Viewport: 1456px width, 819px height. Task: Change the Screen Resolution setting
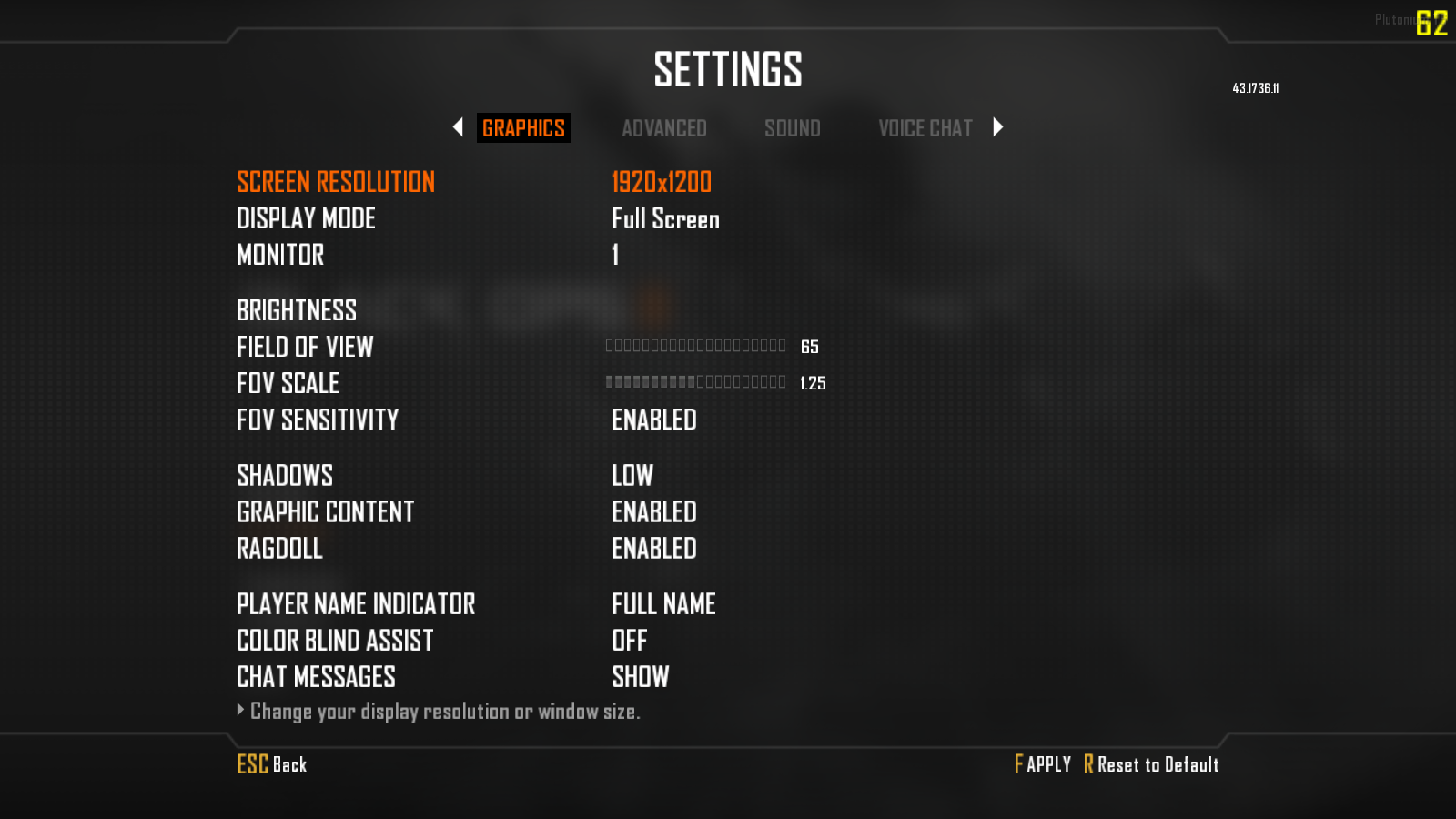661,182
